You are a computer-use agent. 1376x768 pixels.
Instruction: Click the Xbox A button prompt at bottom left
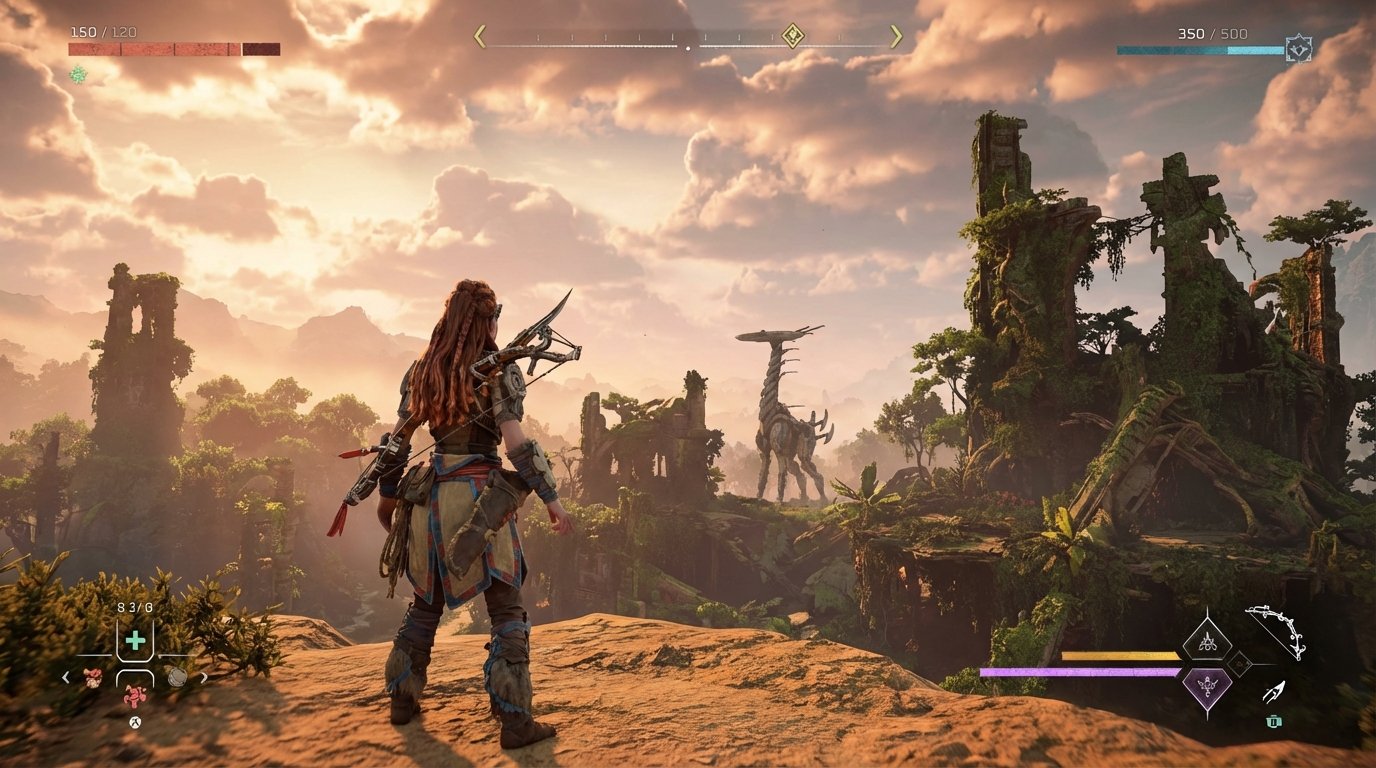point(134,722)
